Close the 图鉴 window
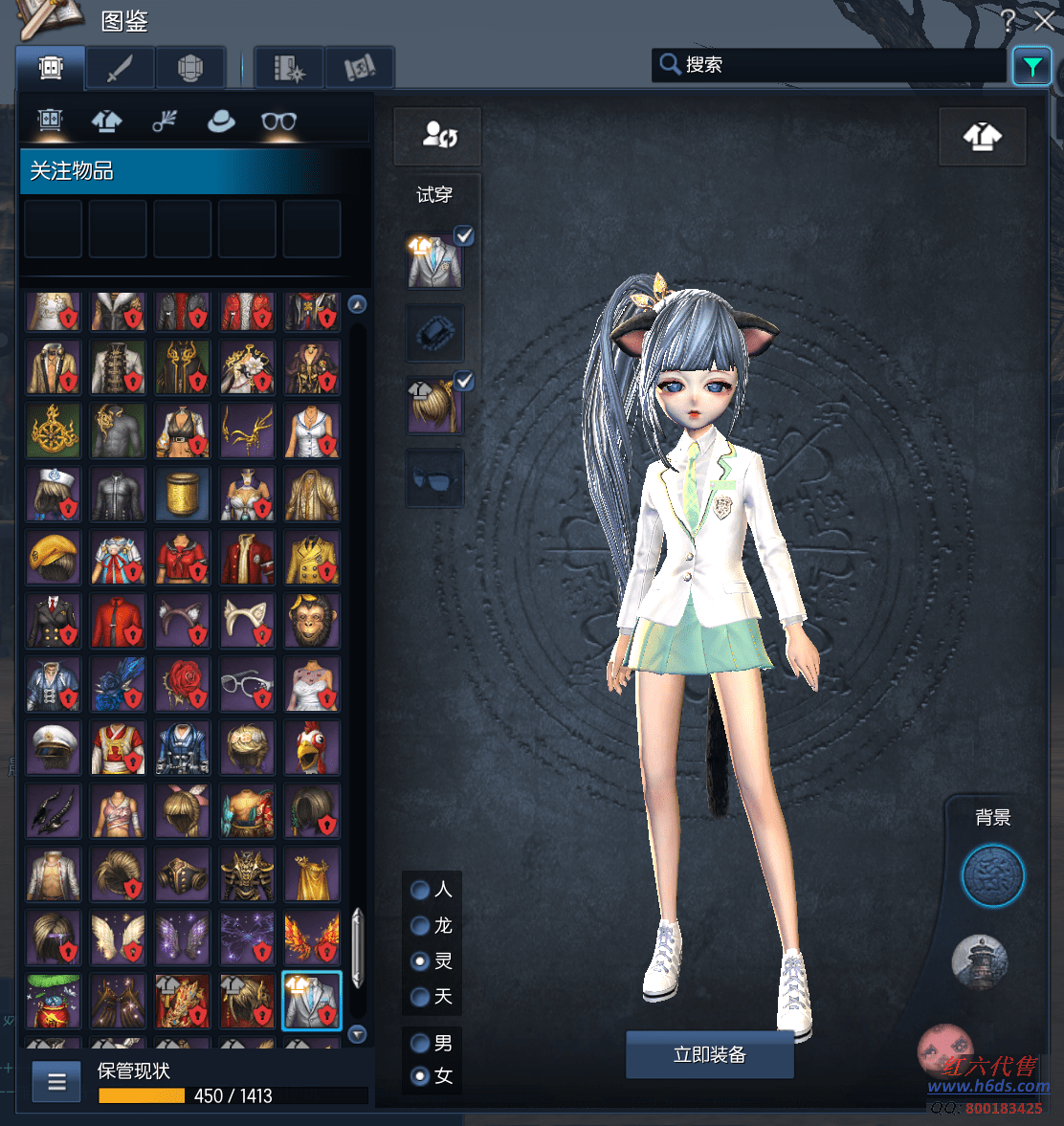The height and width of the screenshot is (1126, 1064). click(x=1044, y=20)
